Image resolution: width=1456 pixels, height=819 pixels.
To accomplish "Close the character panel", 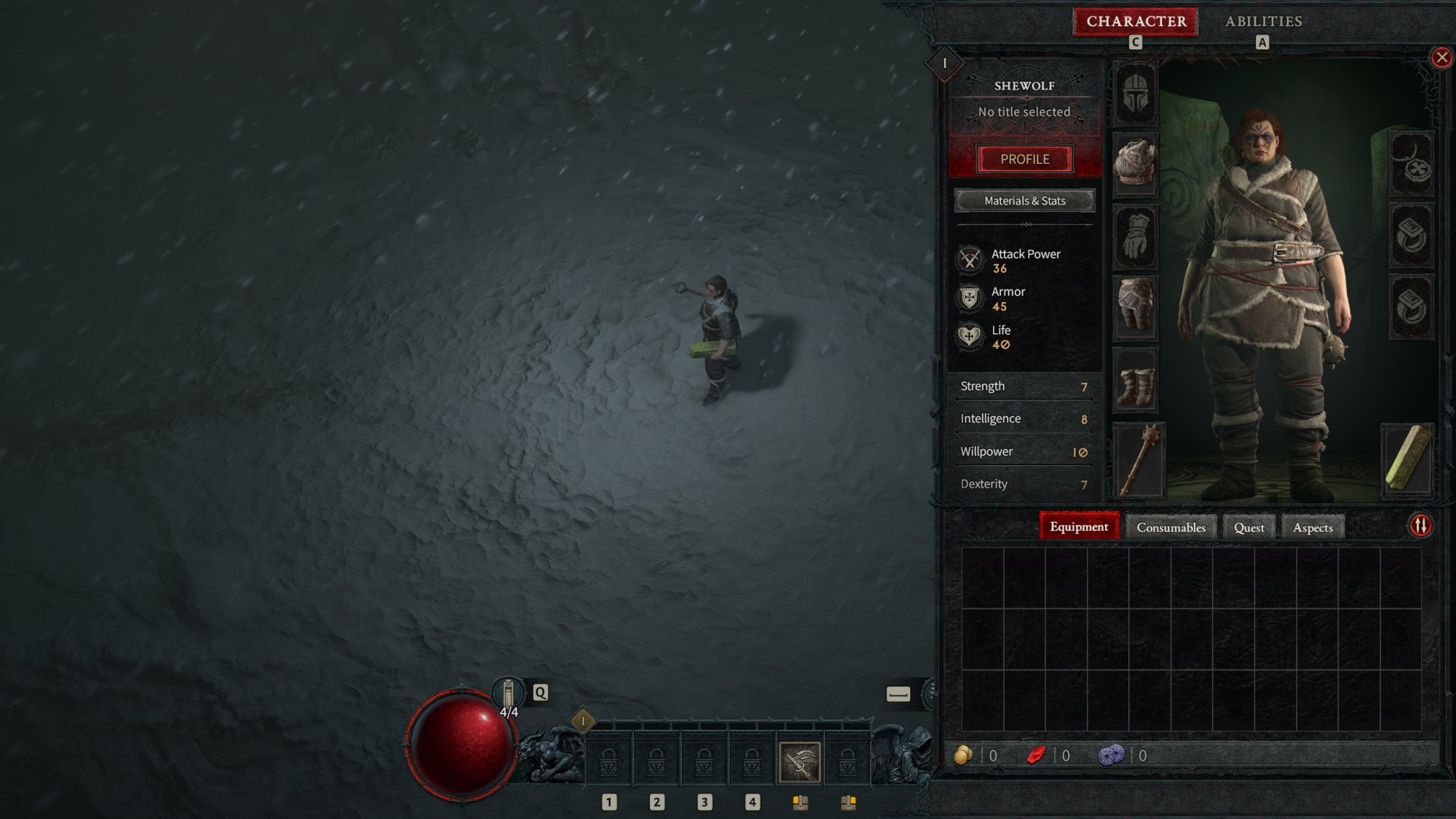I will click(1441, 58).
